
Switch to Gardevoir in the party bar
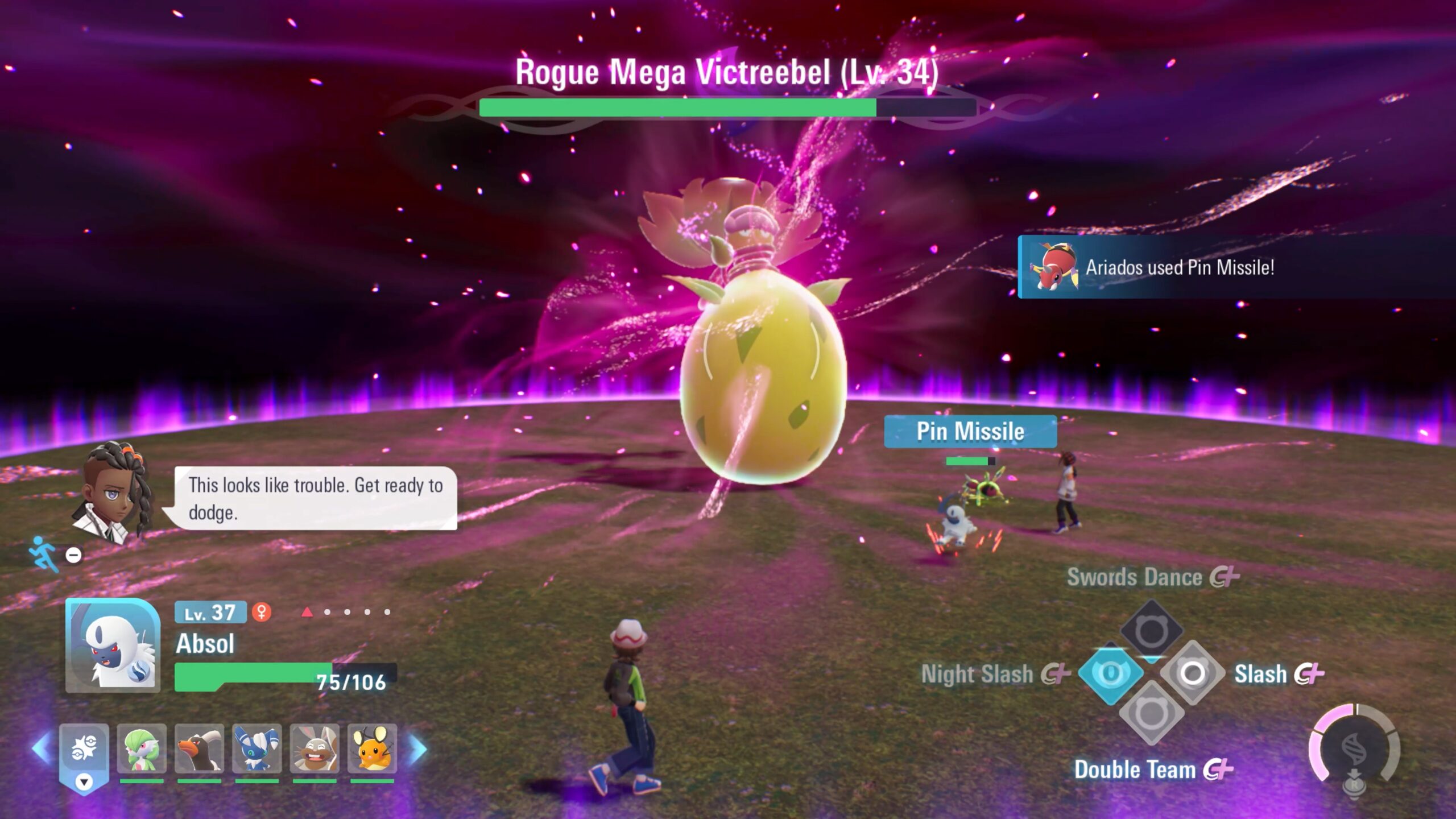(x=142, y=748)
